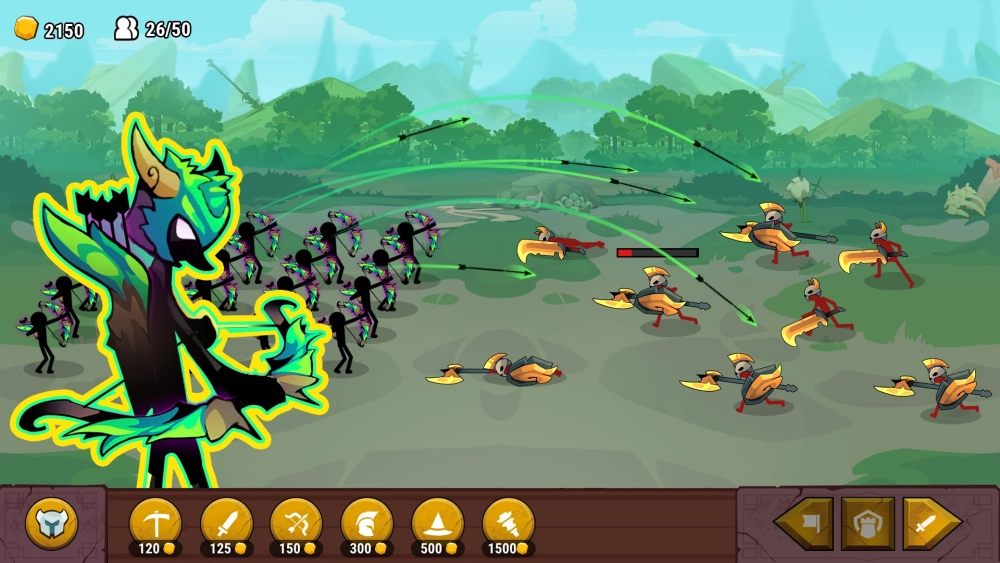Screen dimensions: 1000x563
Task: Order retreat with the flag arrow button
Action: coord(805,523)
